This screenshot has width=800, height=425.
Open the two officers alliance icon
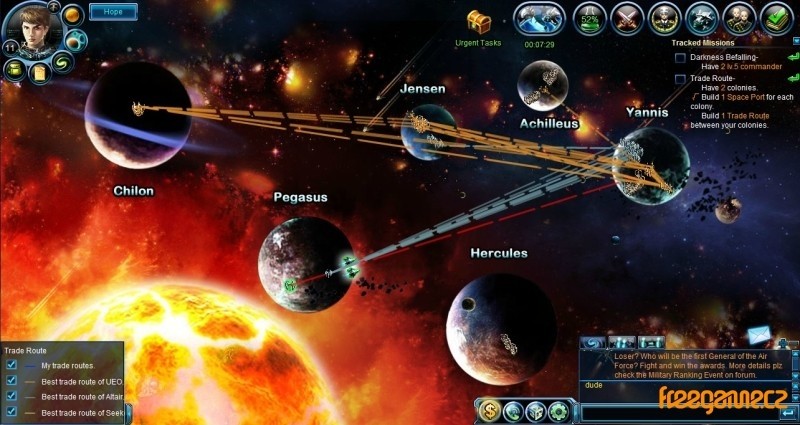(x=739, y=18)
